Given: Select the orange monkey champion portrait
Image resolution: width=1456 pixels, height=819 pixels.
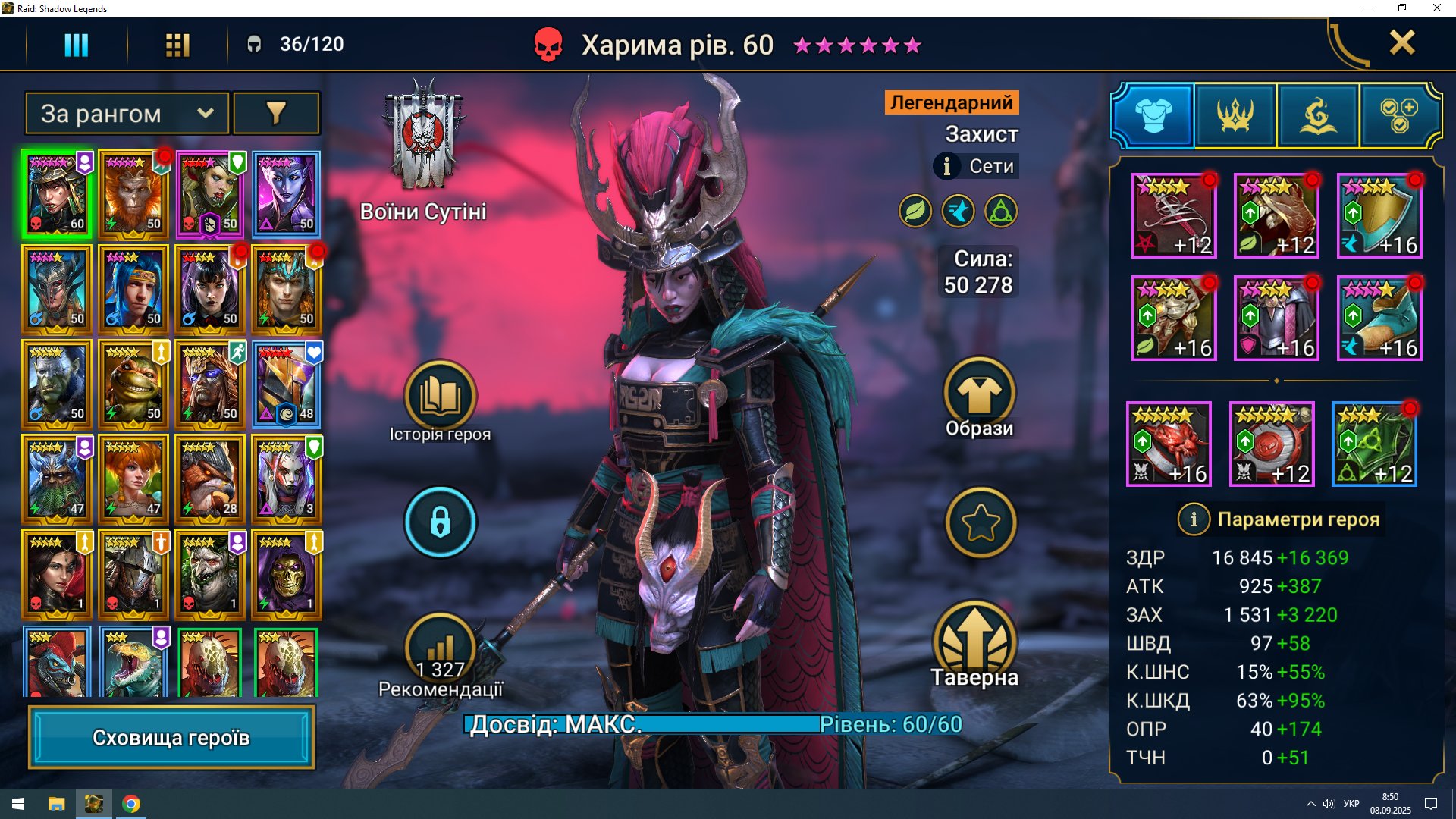Looking at the screenshot, I should 133,195.
